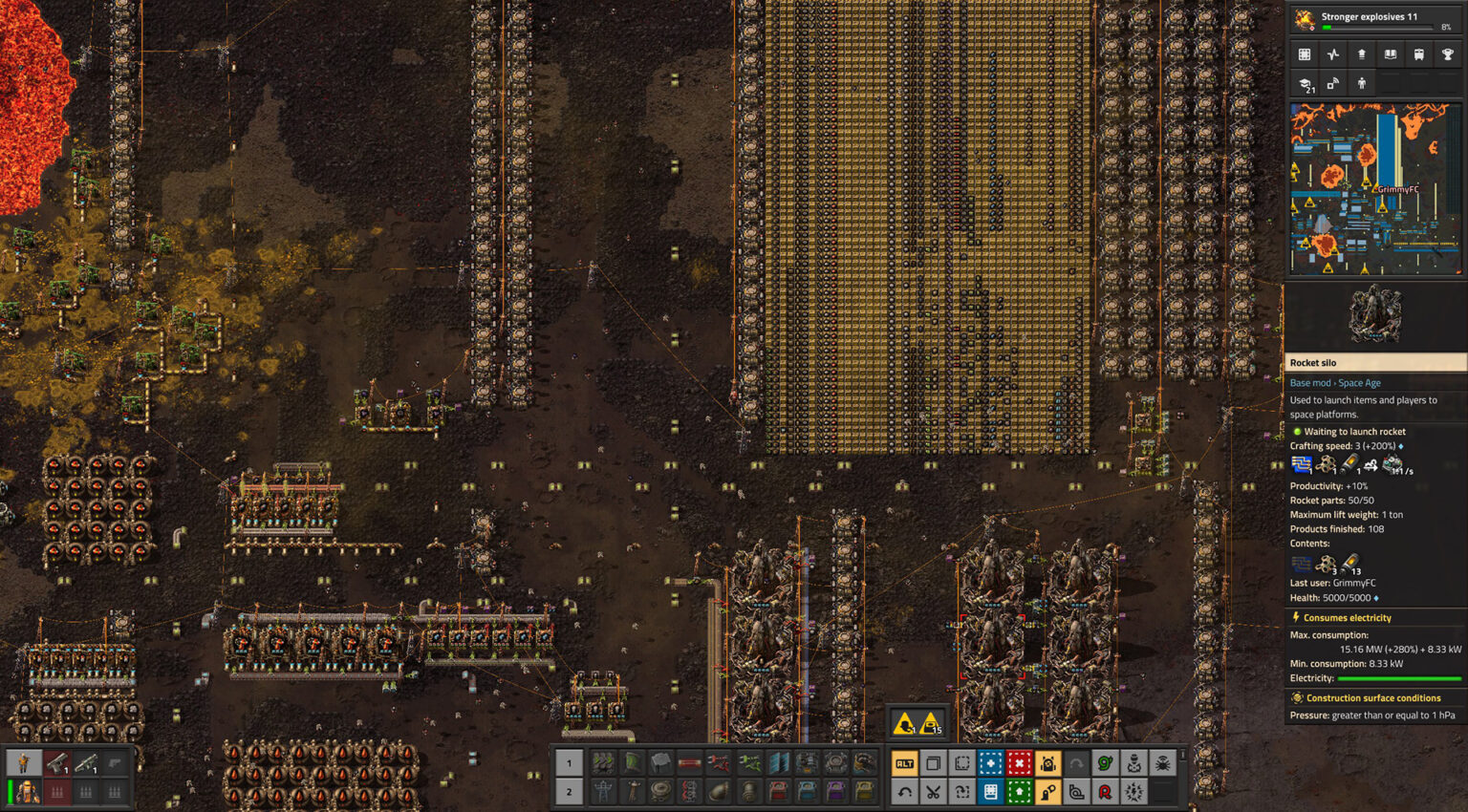The image size is (1468, 812).
Task: Open quickbar row 2 selector
Action: click(x=569, y=791)
